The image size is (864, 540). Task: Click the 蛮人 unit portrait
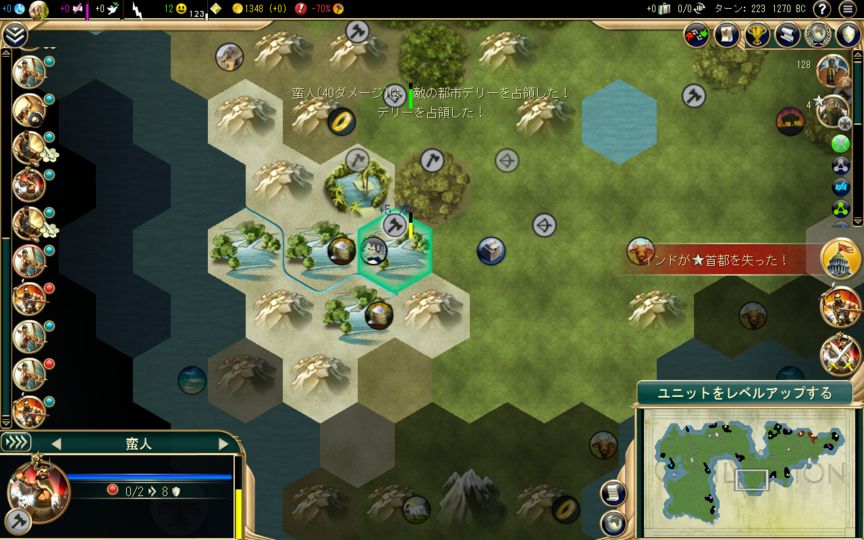tap(37, 488)
